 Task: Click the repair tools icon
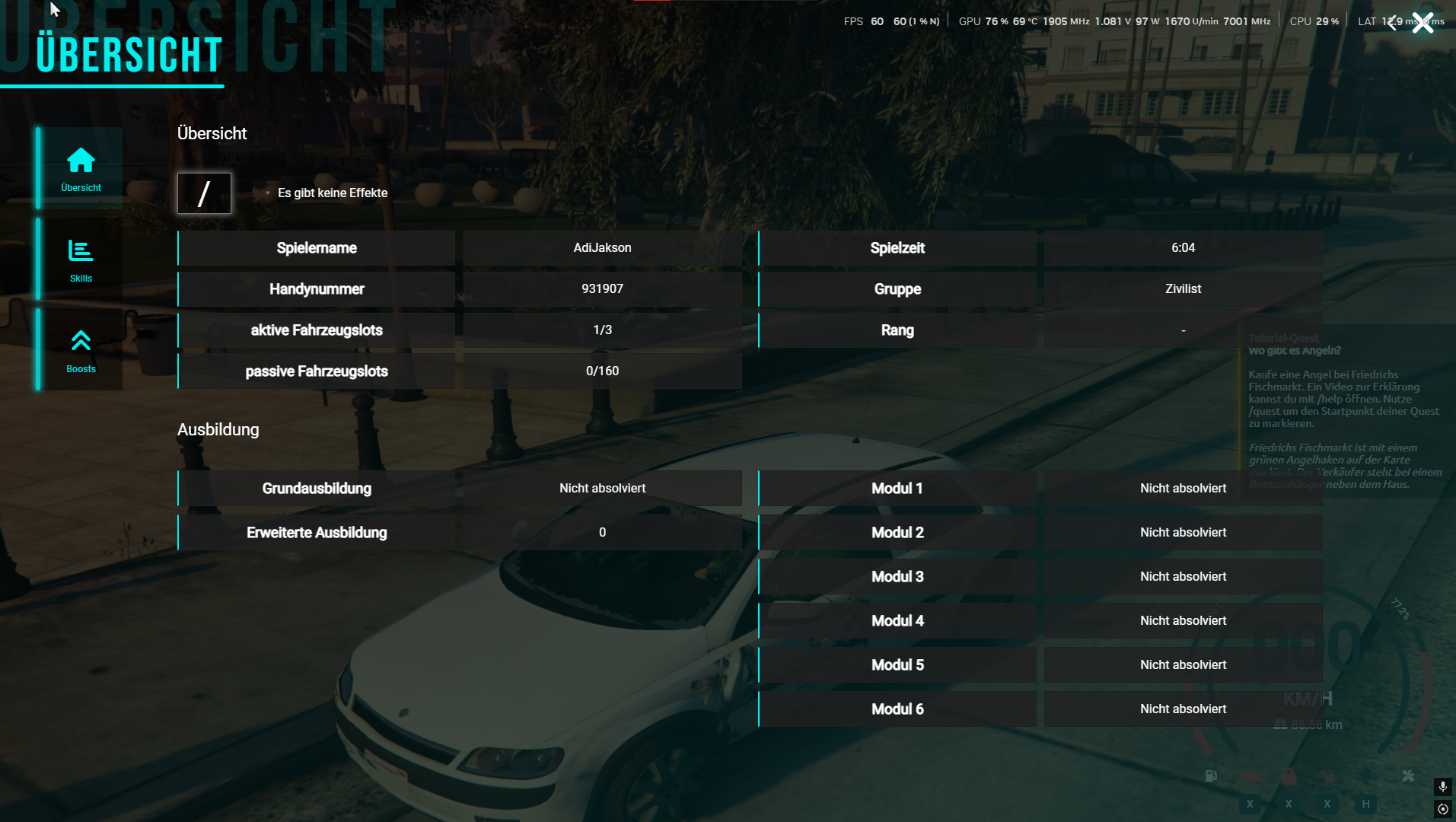click(x=1409, y=776)
